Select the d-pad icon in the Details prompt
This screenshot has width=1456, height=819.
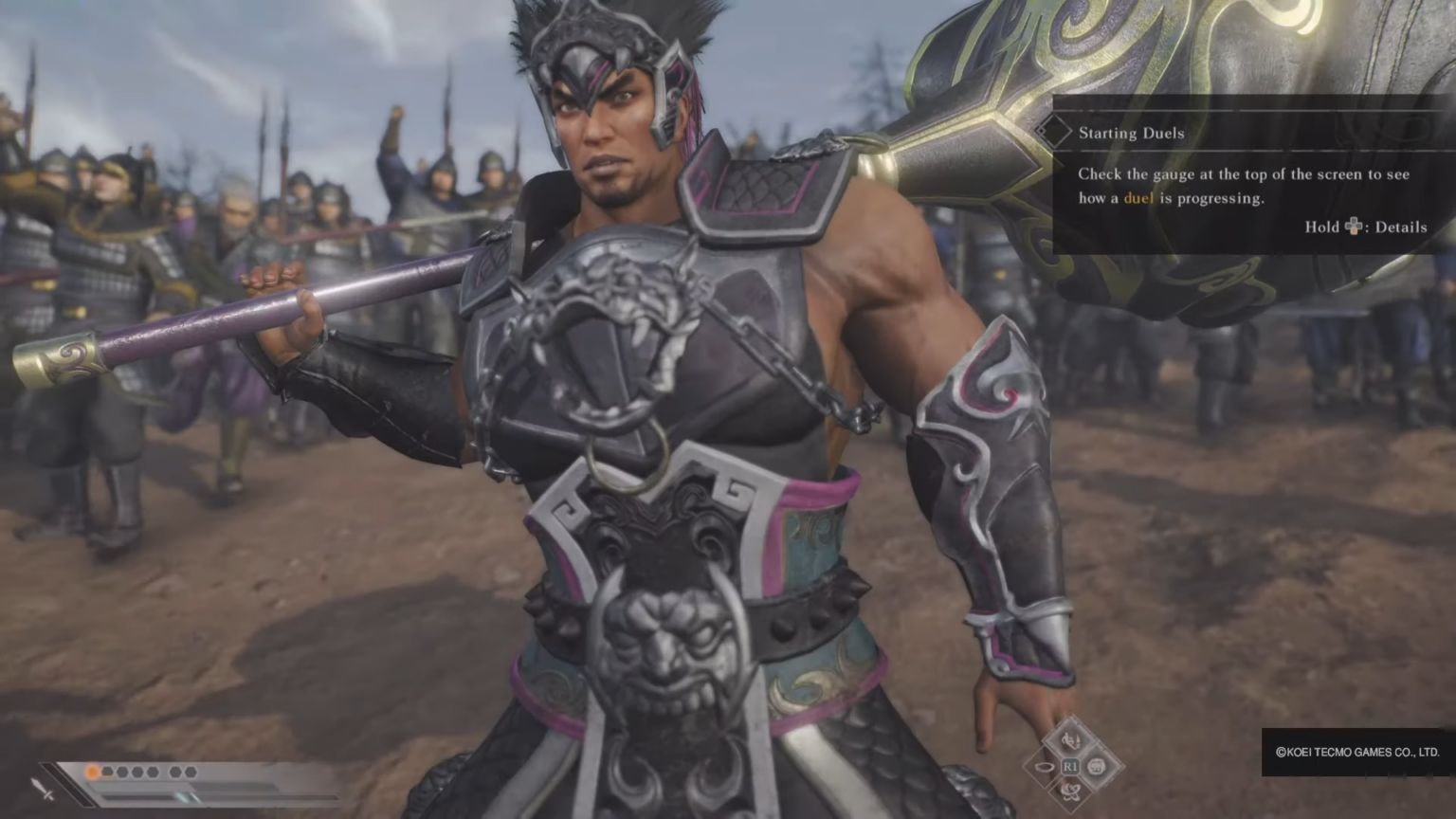pos(1353,227)
